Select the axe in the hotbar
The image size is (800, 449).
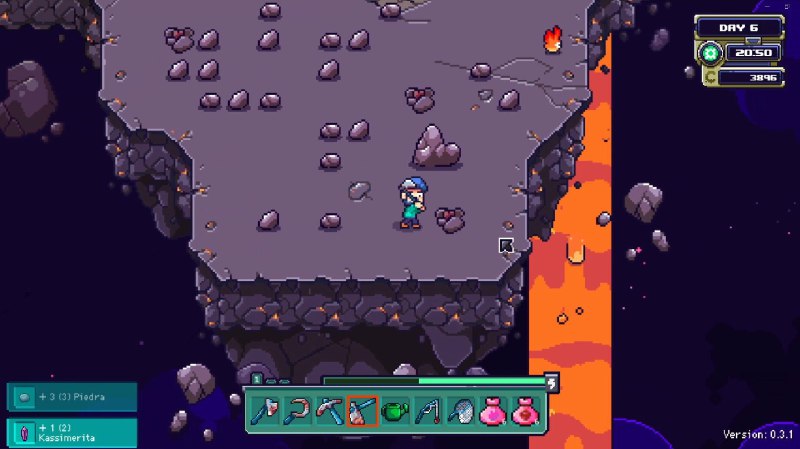pyautogui.click(x=265, y=411)
